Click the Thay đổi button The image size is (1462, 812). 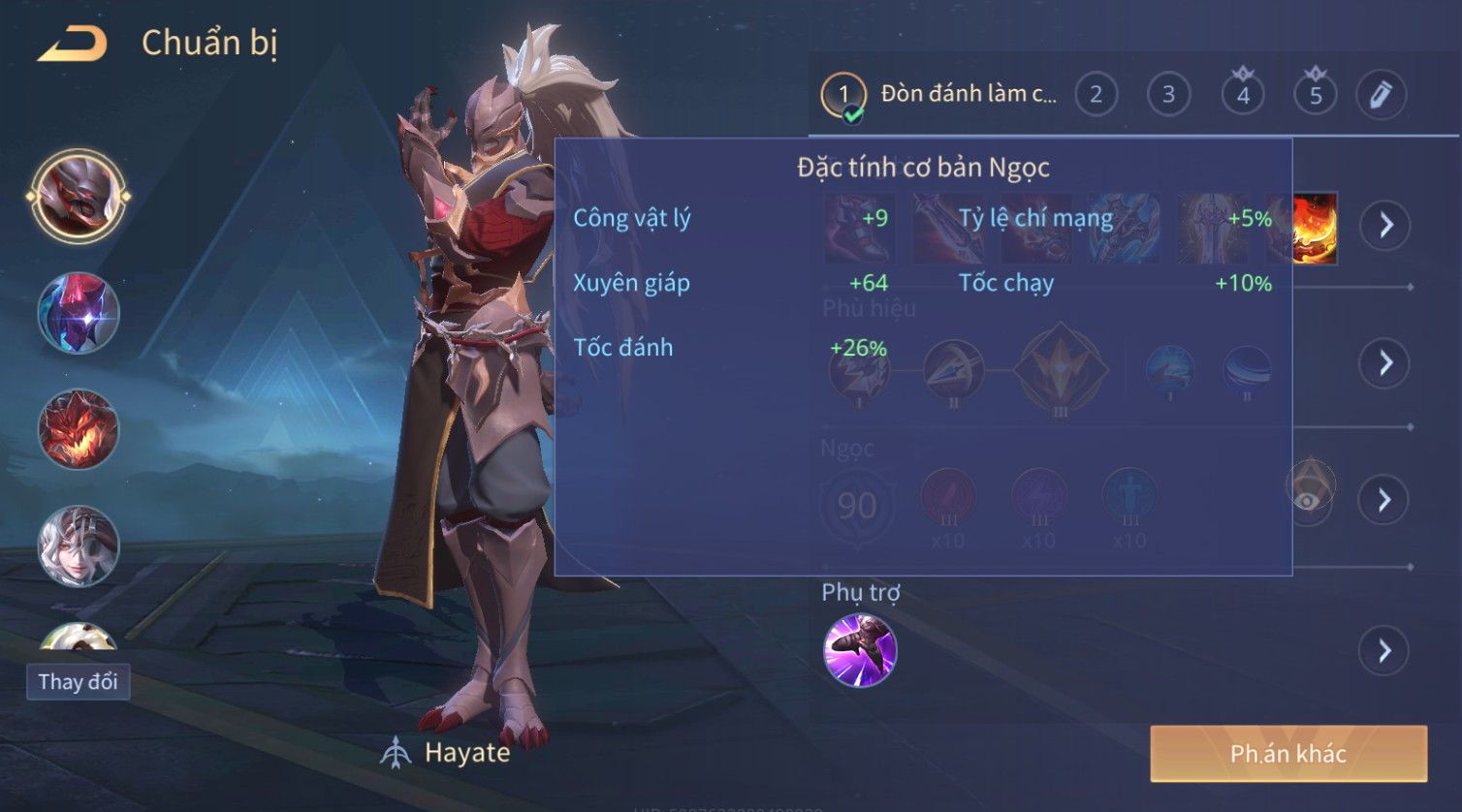pyautogui.click(x=78, y=682)
